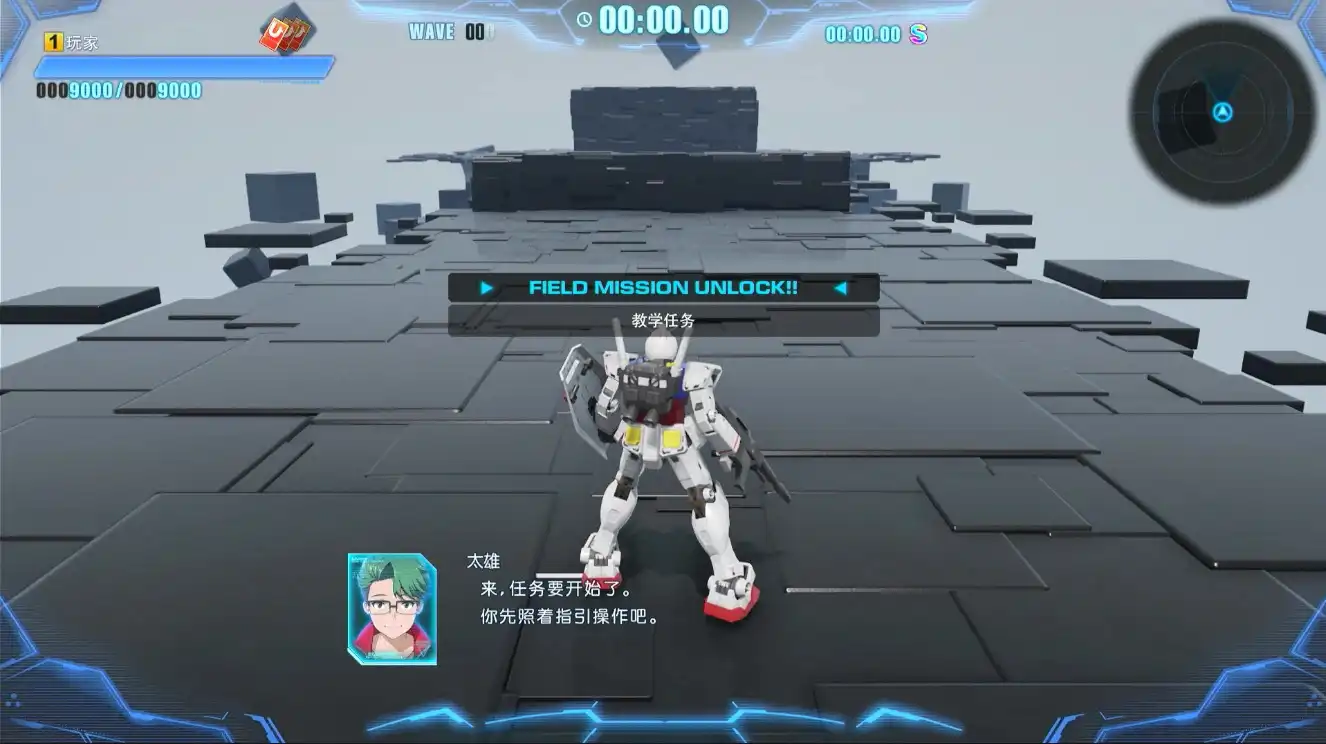Screen dimensions: 1326x744
Task: Click the WAVE header text
Action: 431,31
